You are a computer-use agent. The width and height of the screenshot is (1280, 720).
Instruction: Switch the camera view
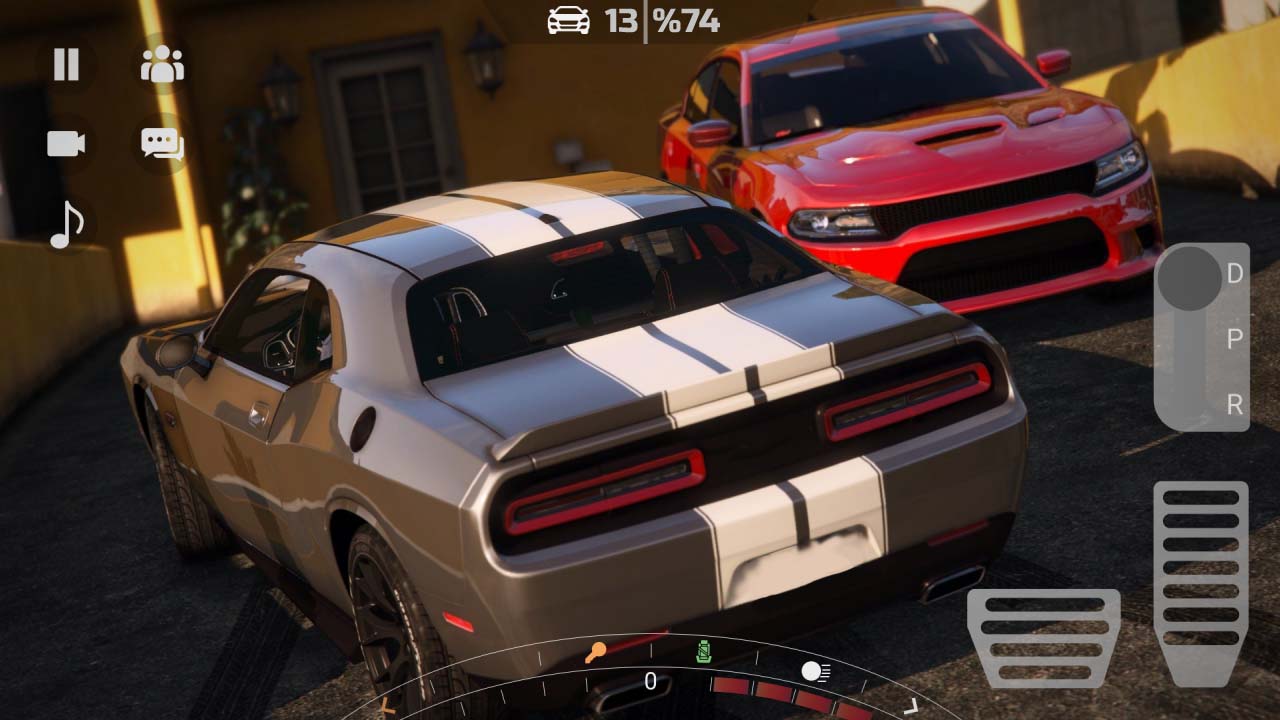[x=65, y=144]
